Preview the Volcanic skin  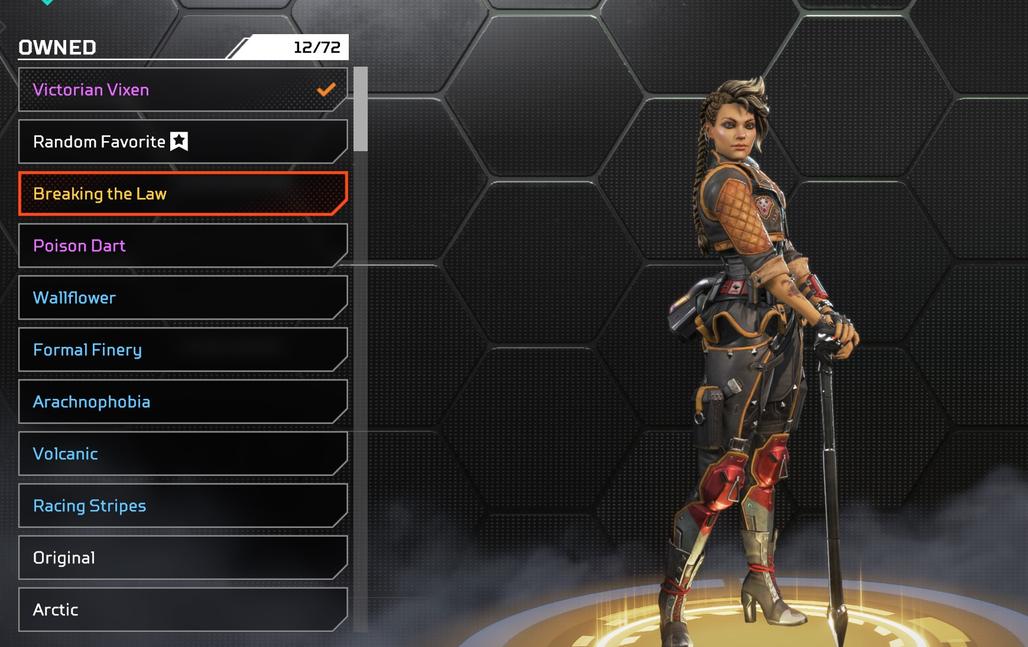coord(182,454)
